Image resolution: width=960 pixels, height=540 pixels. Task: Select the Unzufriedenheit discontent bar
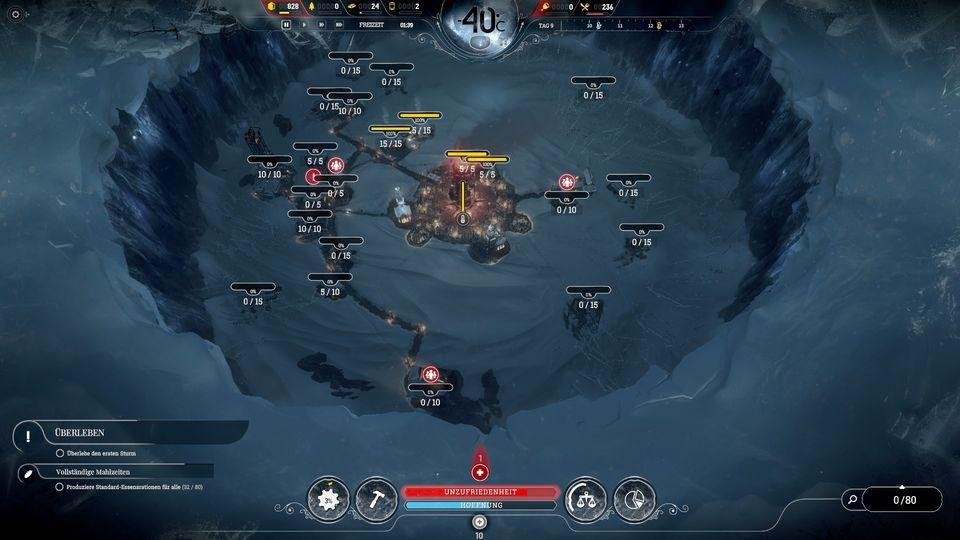coord(480,492)
